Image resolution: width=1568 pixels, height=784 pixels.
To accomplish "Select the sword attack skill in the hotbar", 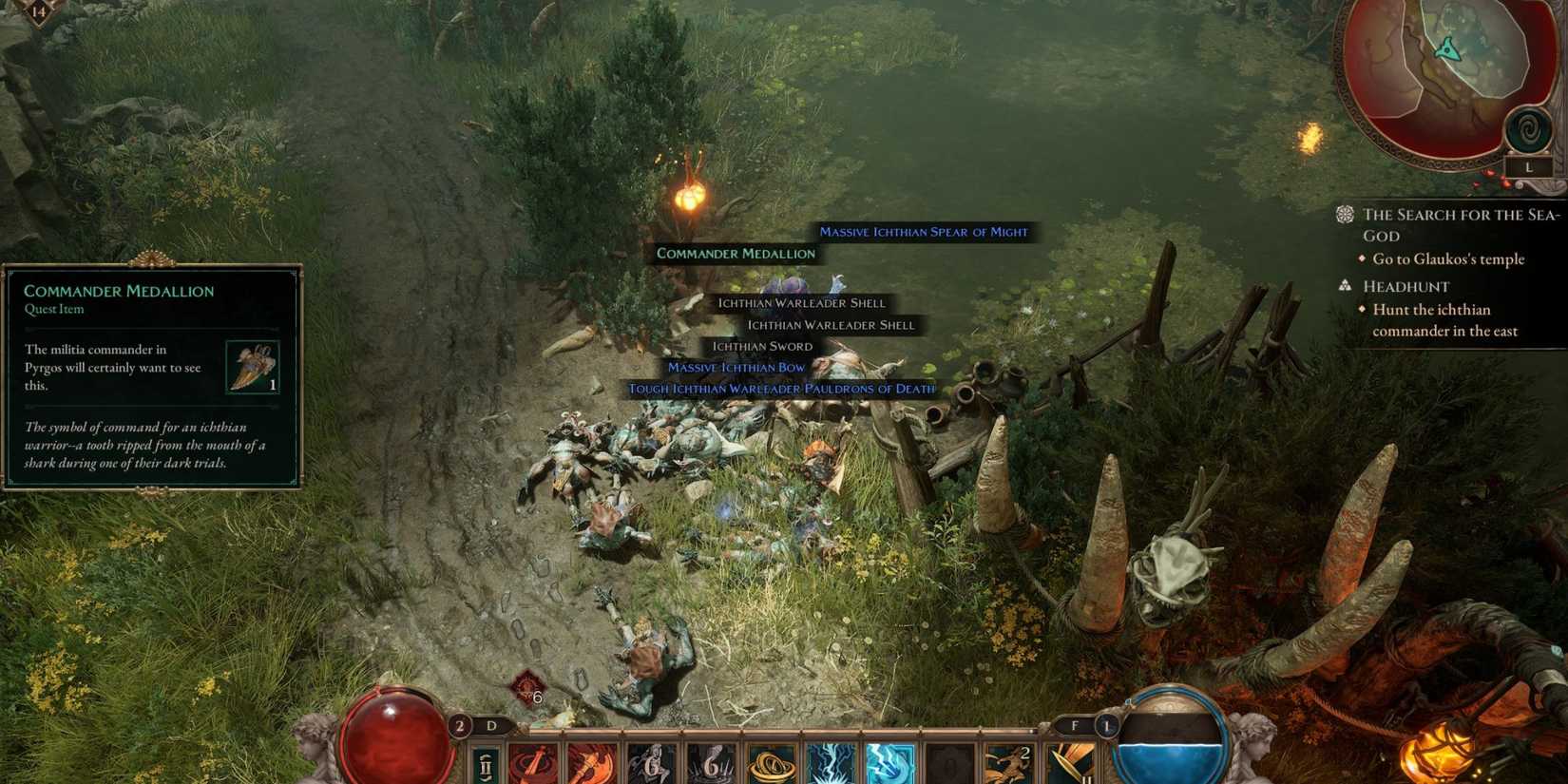I will (534, 760).
